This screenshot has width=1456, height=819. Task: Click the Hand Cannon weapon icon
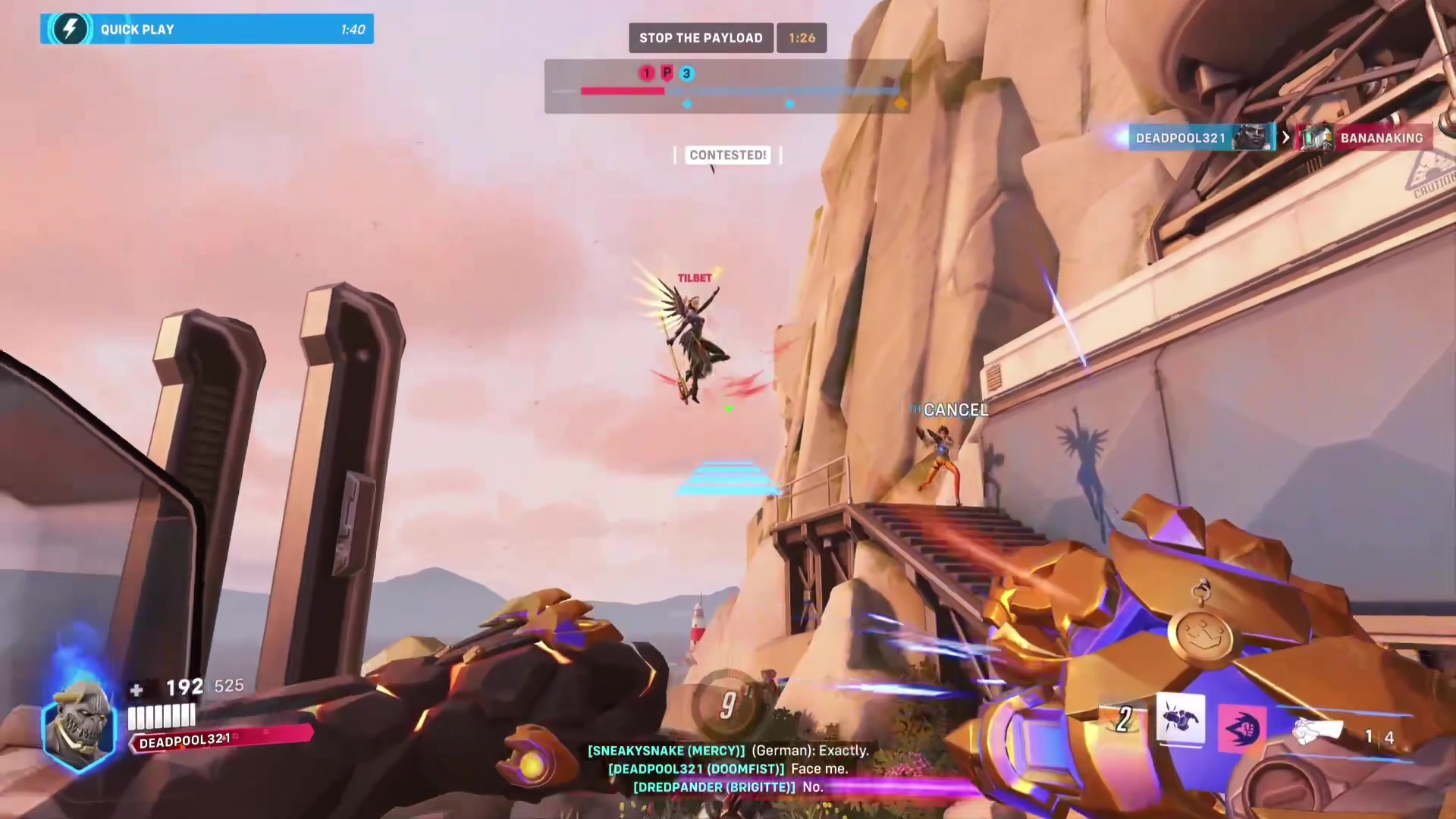(x=1318, y=731)
